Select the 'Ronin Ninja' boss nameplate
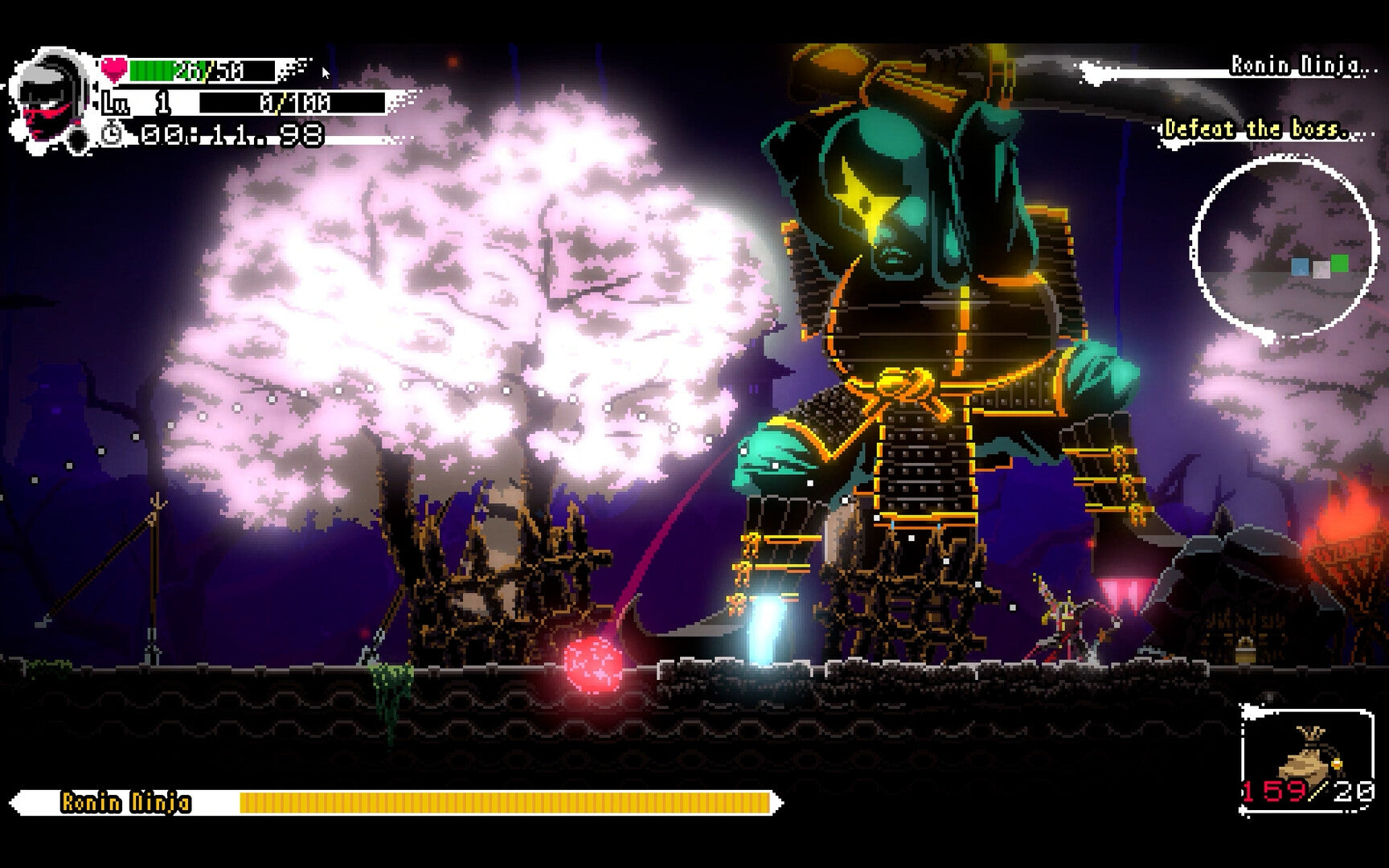Screen dimensions: 1389x868 point(125,800)
